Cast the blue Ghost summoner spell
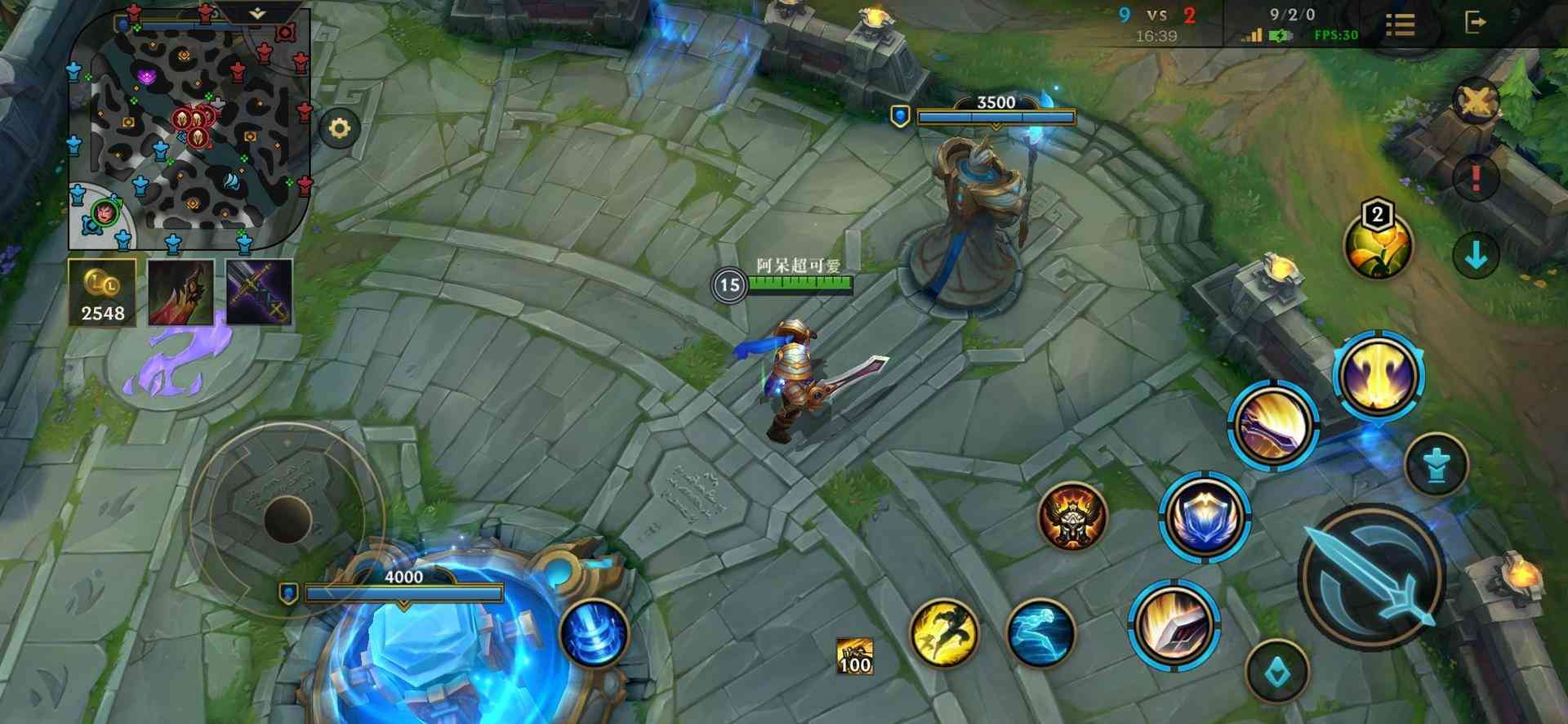1568x724 pixels. pos(1040,632)
